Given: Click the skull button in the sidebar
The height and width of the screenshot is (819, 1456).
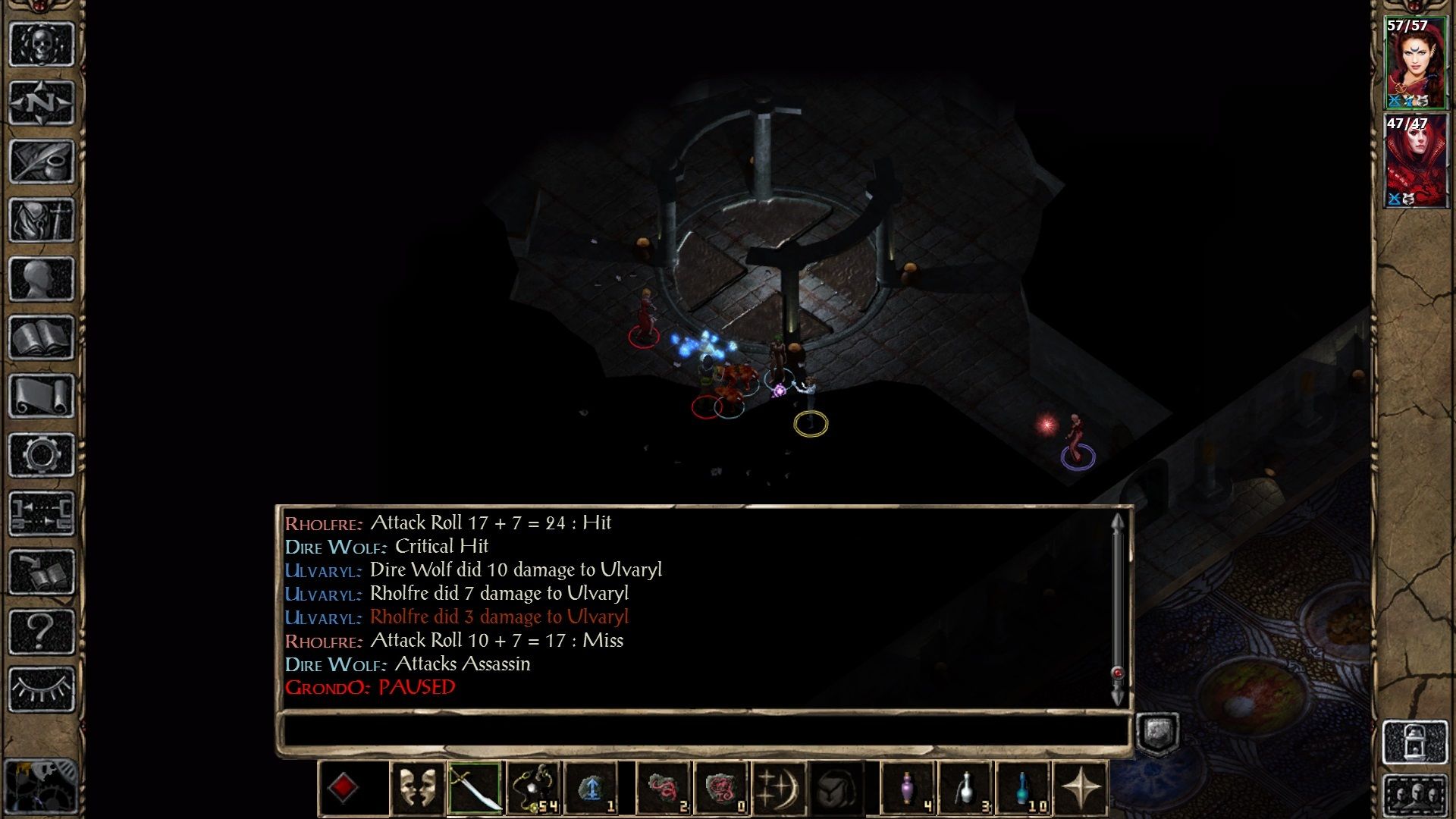Looking at the screenshot, I should point(42,44).
